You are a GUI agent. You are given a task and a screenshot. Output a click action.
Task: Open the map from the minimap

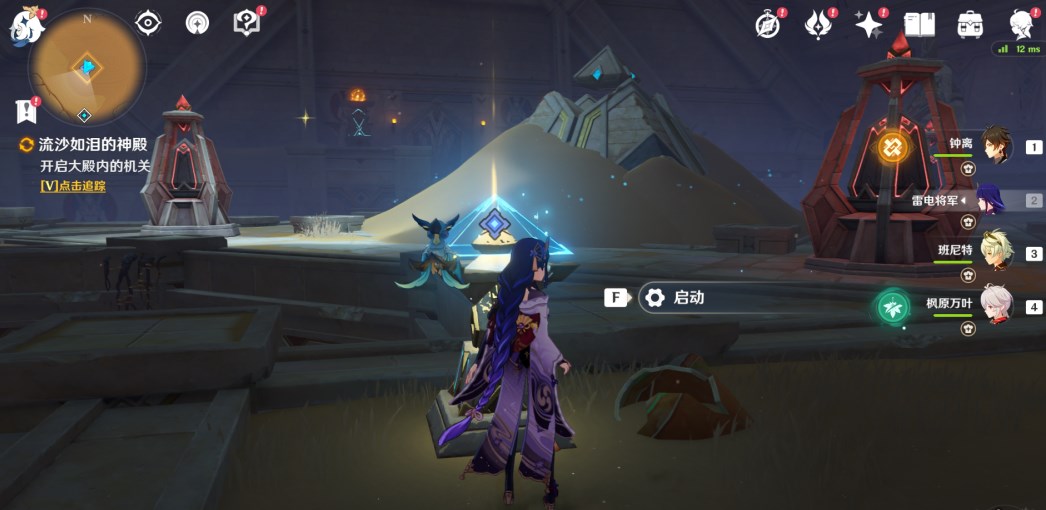[x=87, y=66]
